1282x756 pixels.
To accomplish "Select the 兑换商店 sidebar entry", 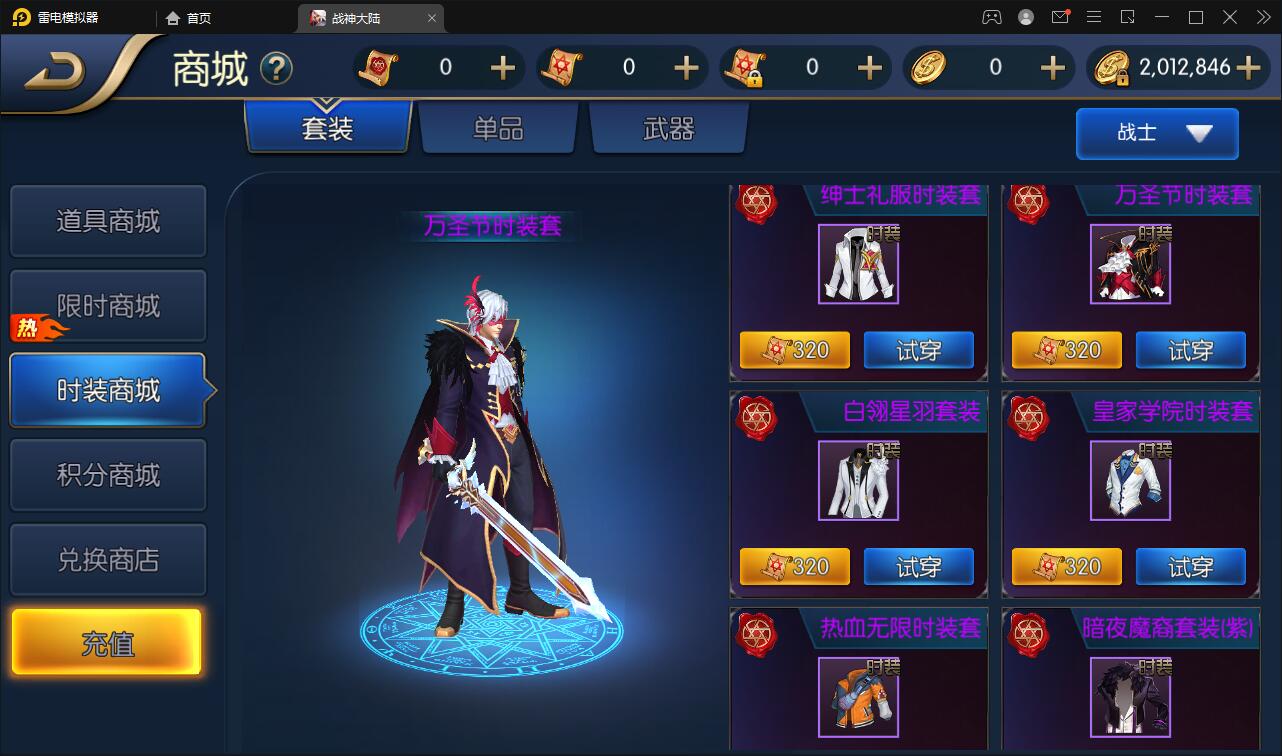I will tap(107, 559).
